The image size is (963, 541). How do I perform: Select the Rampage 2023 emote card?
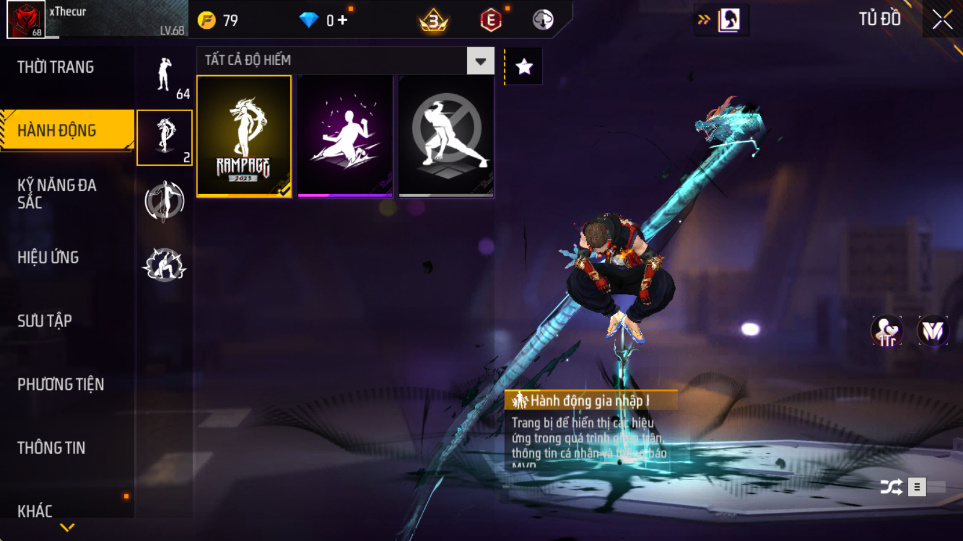pyautogui.click(x=244, y=136)
